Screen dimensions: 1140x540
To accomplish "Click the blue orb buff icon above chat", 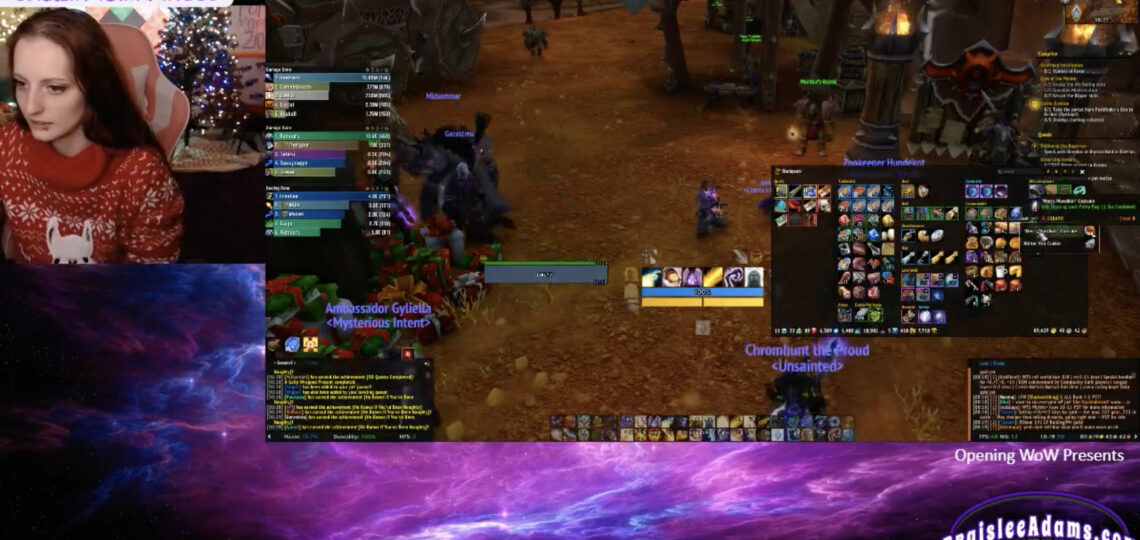I will click(x=291, y=343).
